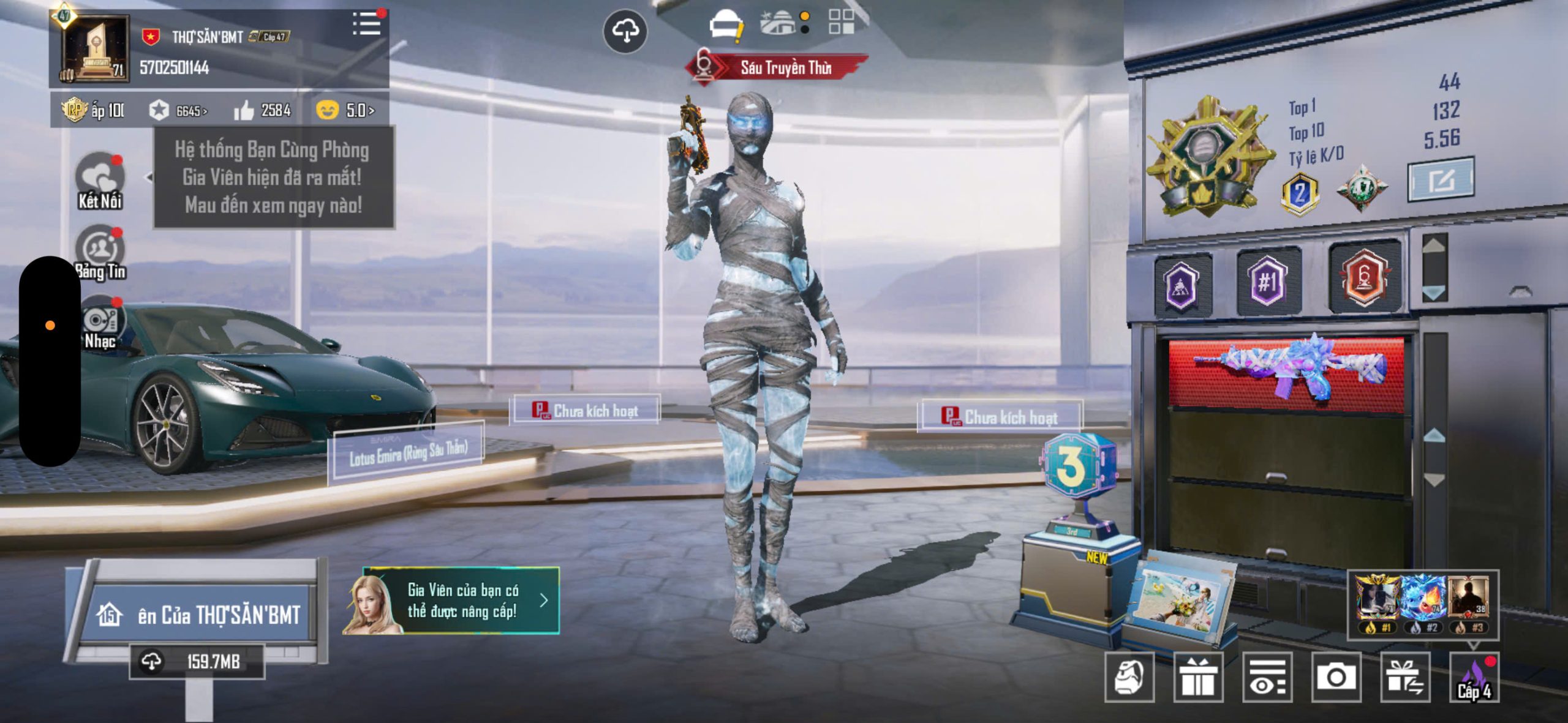Screen dimensions: 1568x723
Task: View the top three popularity ranking thumbnails
Action: pos(1422,603)
